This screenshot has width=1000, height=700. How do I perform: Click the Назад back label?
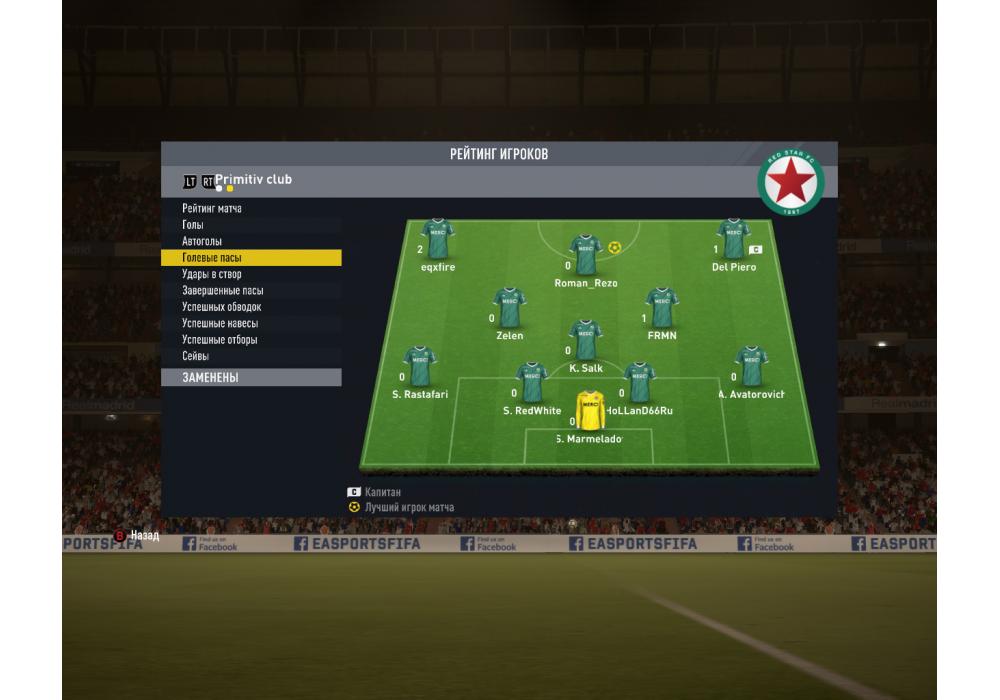pyautogui.click(x=144, y=536)
